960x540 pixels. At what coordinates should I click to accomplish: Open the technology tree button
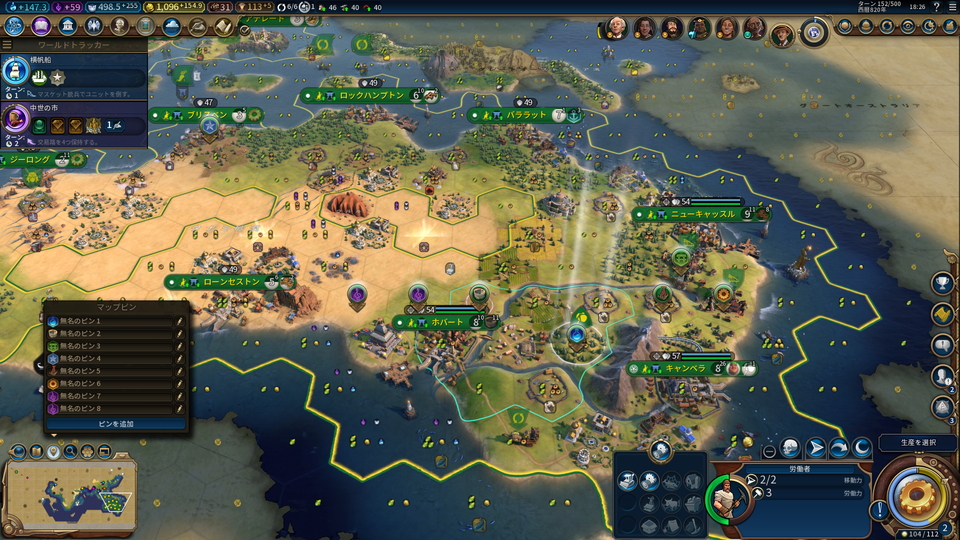click(x=15, y=26)
